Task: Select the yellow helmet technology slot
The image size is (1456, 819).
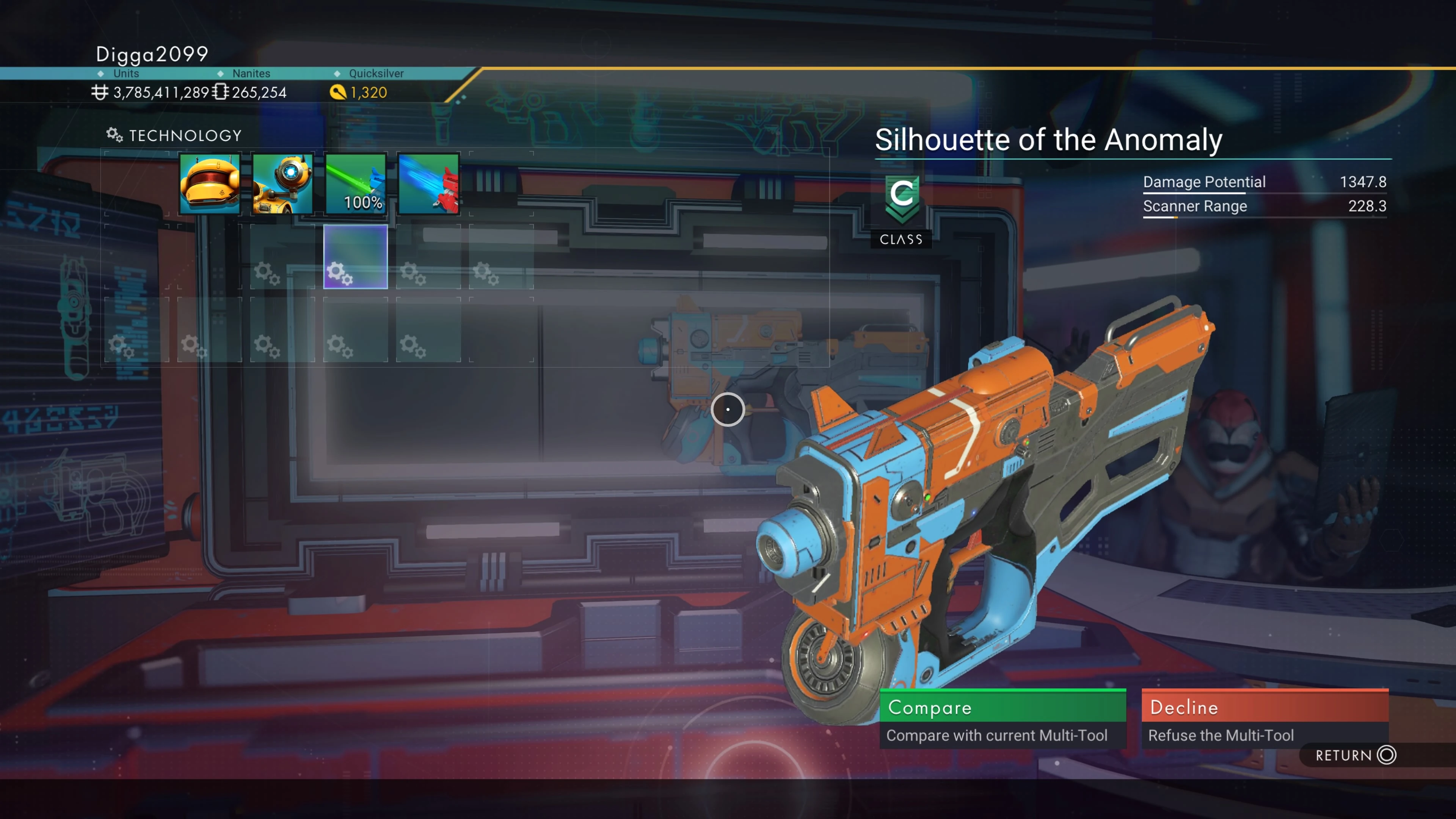Action: (210, 184)
